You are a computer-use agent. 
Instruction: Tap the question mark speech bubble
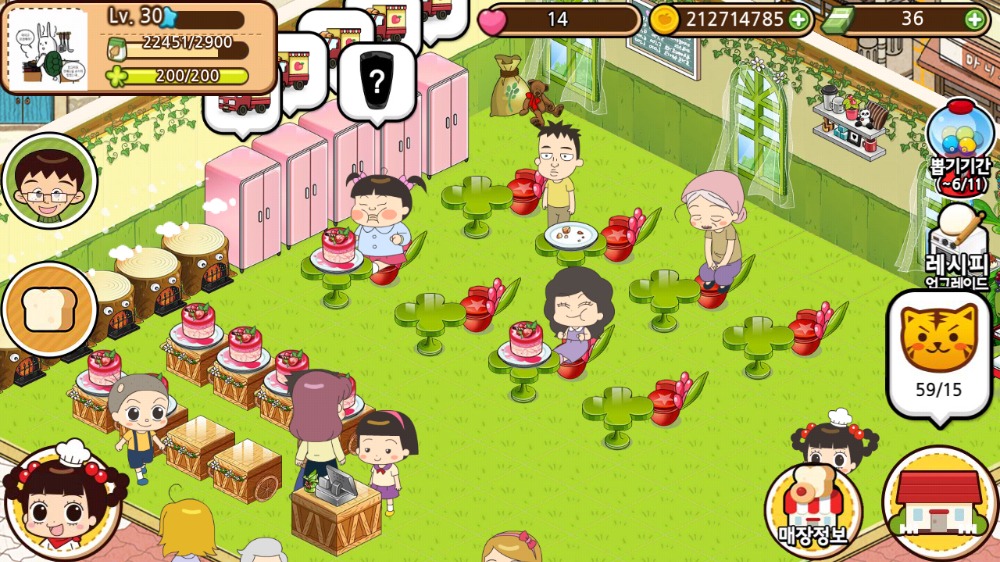pos(376,82)
